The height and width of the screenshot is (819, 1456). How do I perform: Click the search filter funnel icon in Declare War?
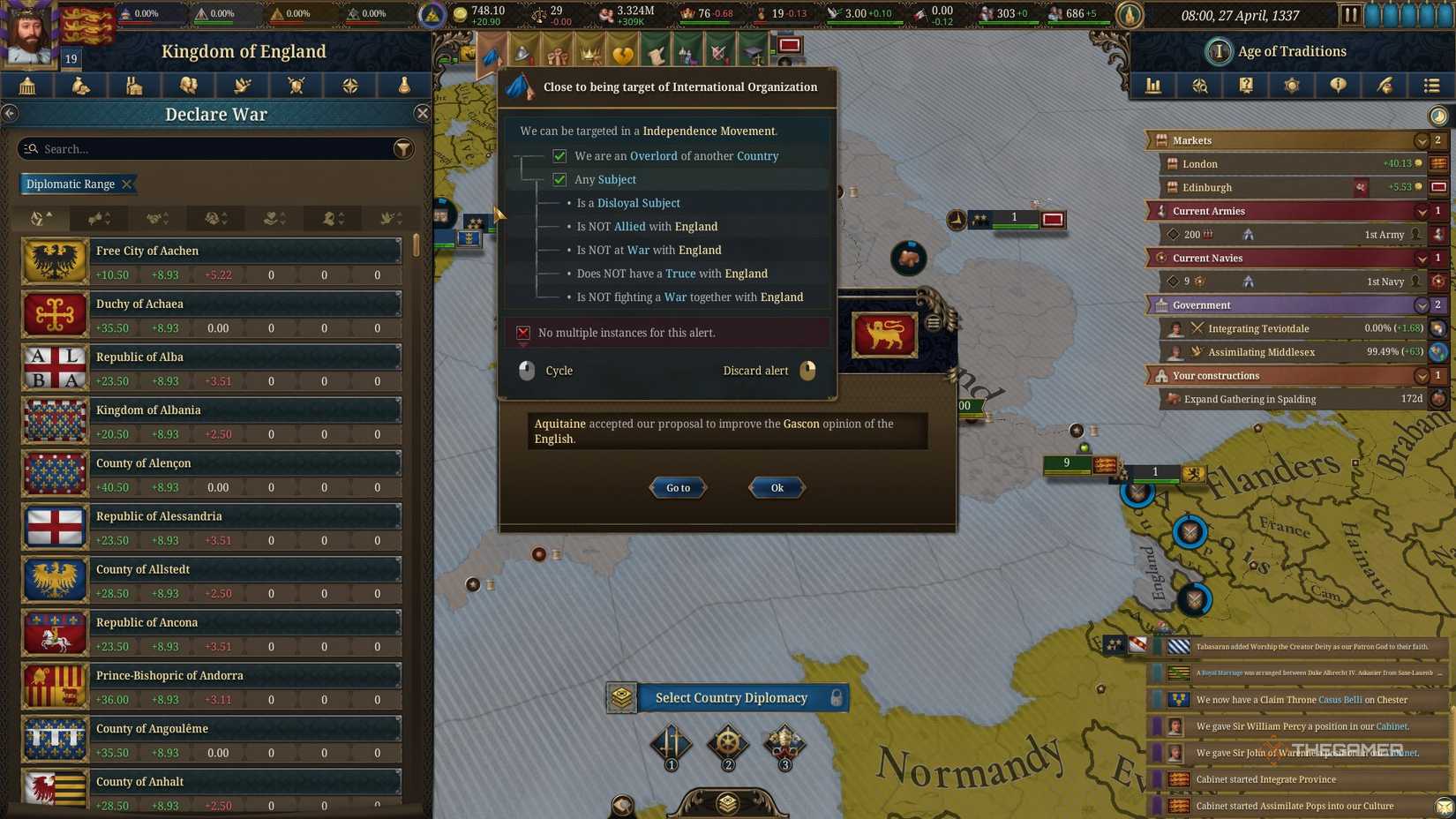click(403, 148)
